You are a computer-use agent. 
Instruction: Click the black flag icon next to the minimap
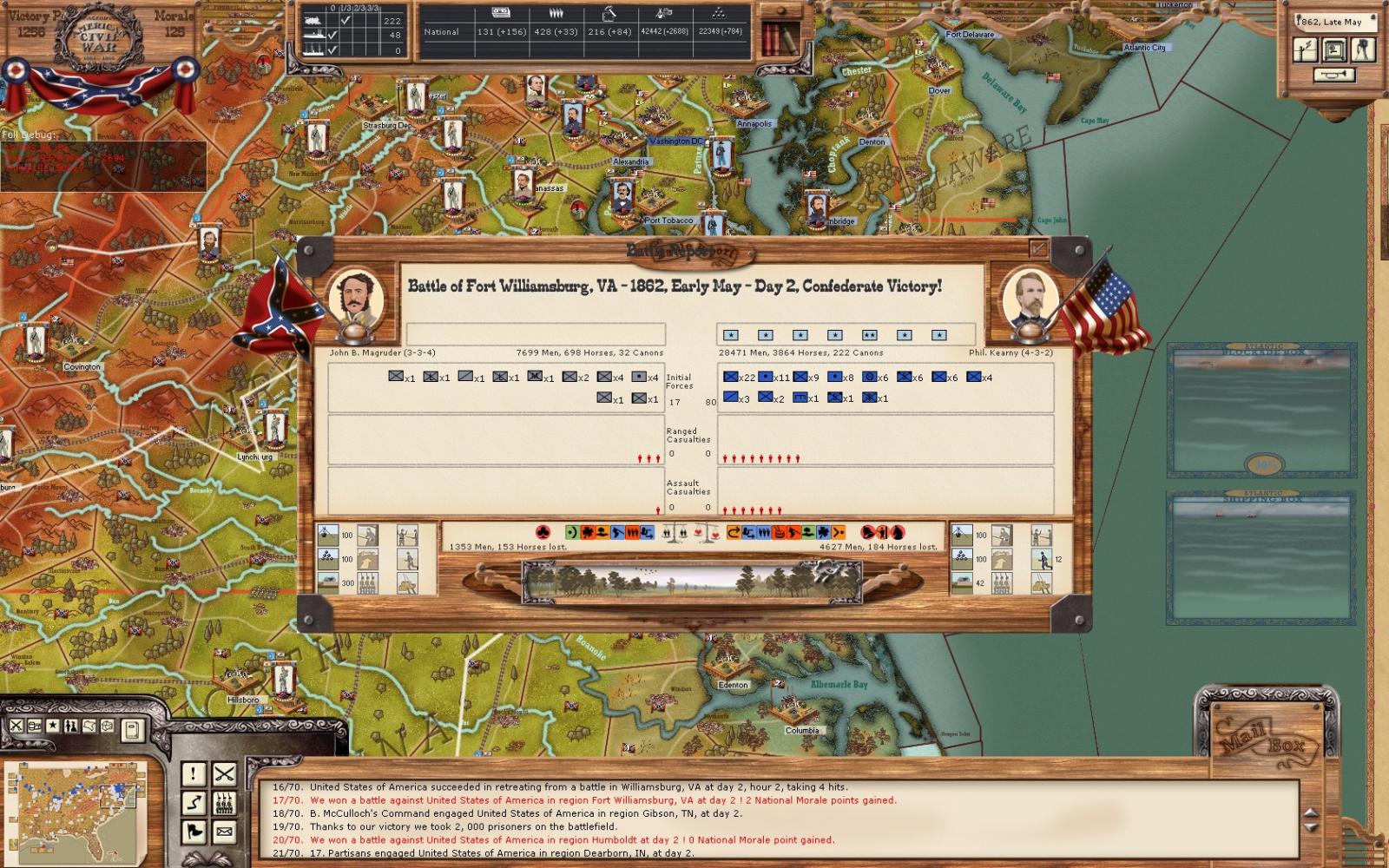click(193, 832)
